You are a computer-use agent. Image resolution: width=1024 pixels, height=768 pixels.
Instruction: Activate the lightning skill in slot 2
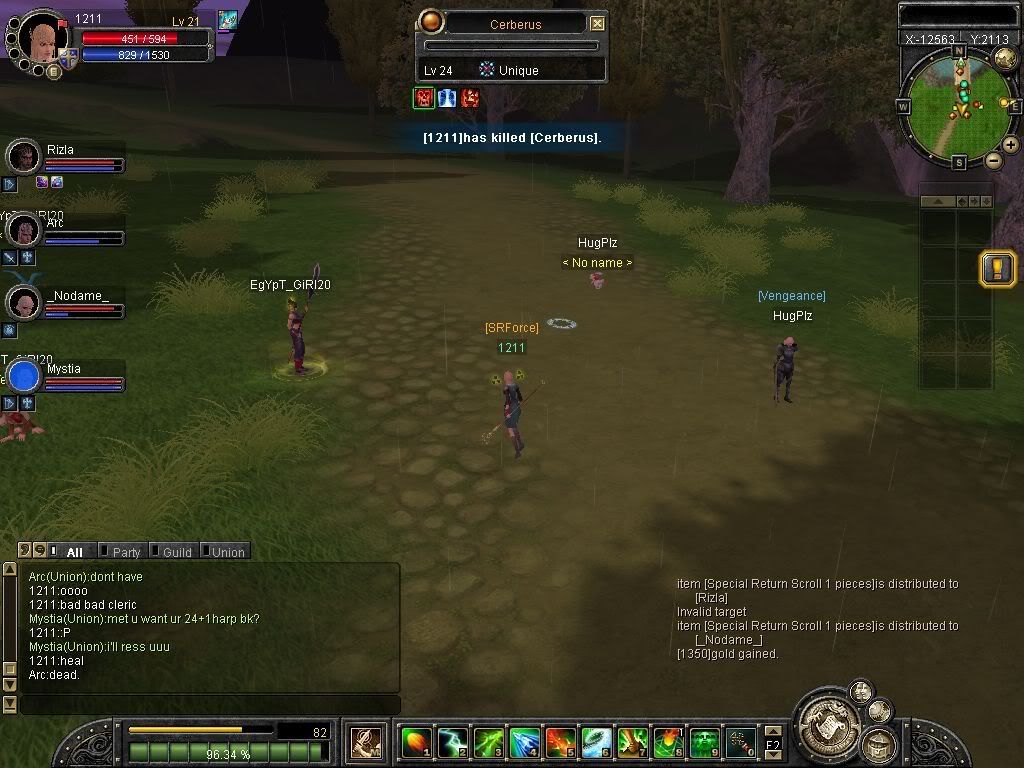click(x=452, y=742)
